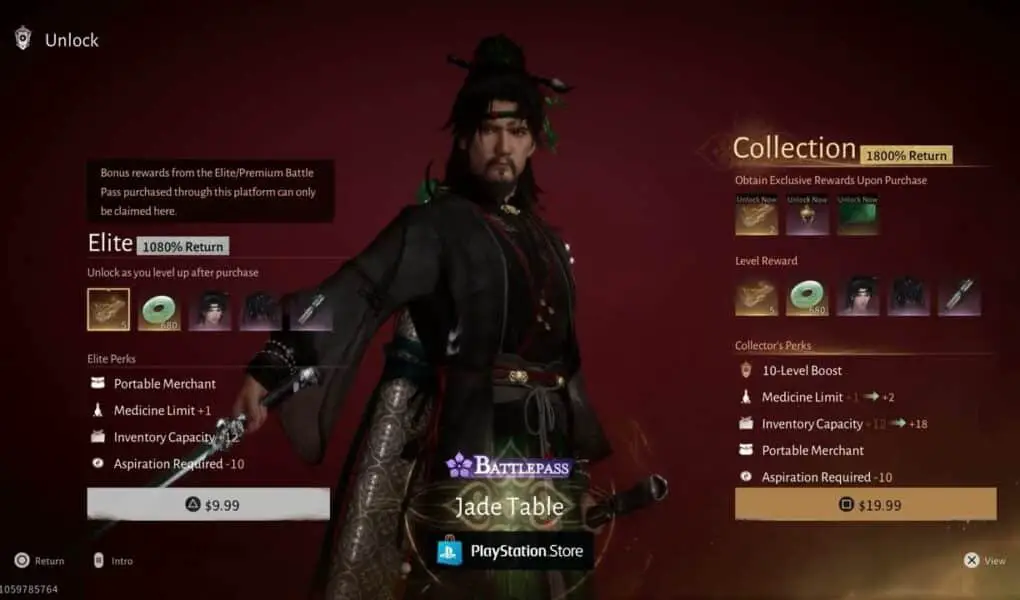View the gold Unlock Now Collection reward
The width and height of the screenshot is (1020, 600).
[x=756, y=215]
